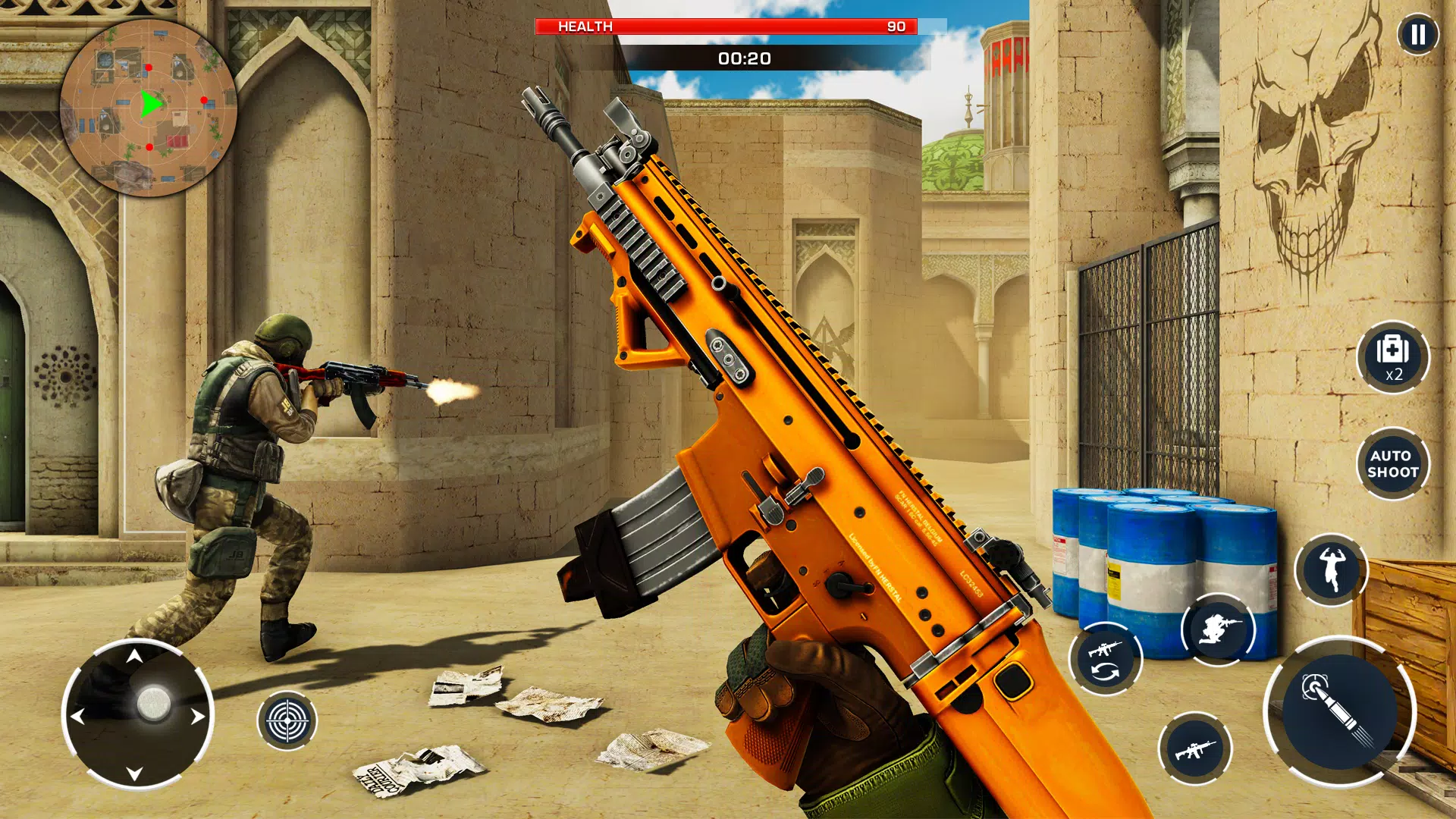This screenshot has height=819, width=1456.
Task: Open the pause menu
Action: coord(1420,34)
